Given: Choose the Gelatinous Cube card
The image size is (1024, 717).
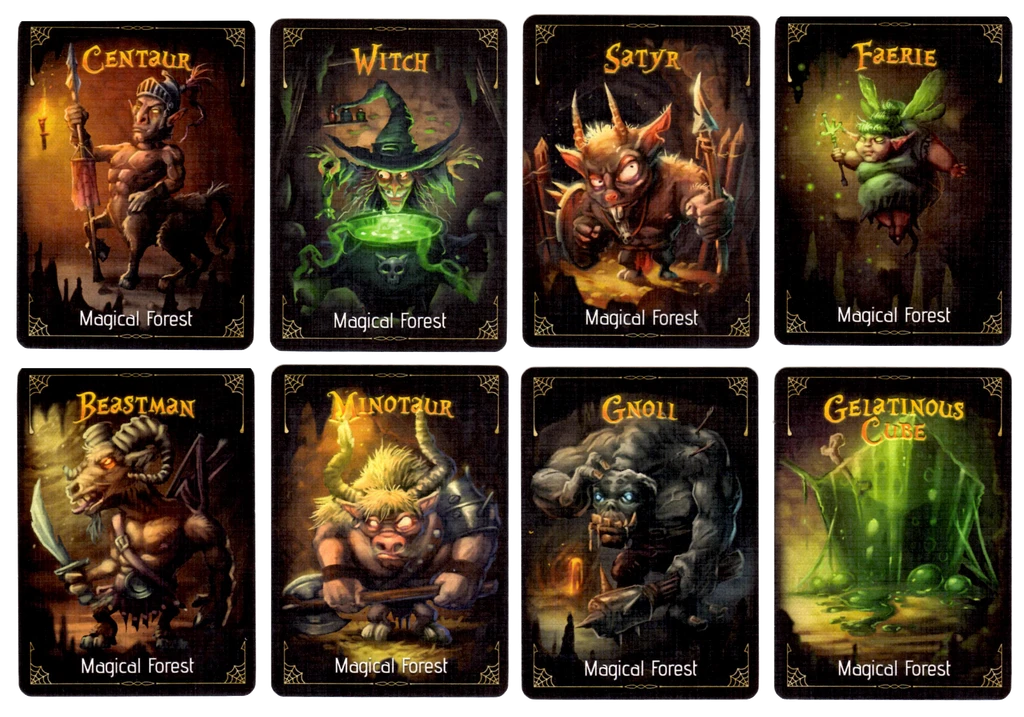Looking at the screenshot, I should [x=894, y=531].
